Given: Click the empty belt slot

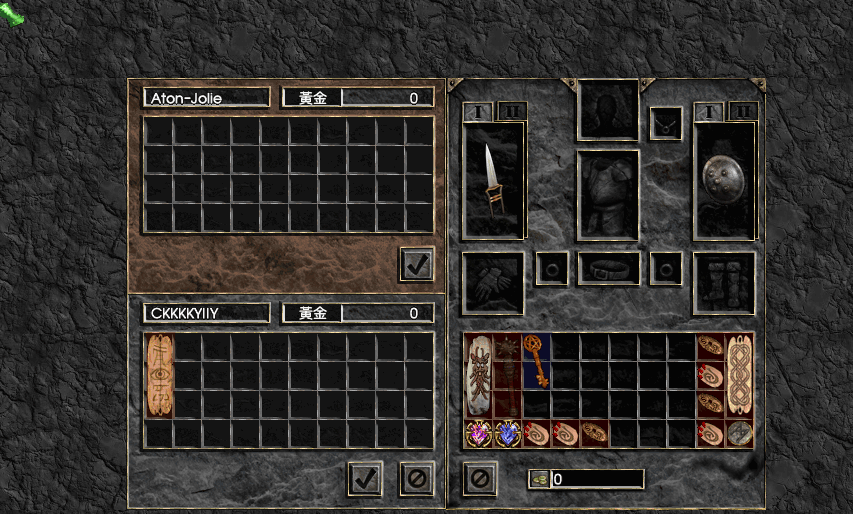Looking at the screenshot, I should (x=608, y=268).
